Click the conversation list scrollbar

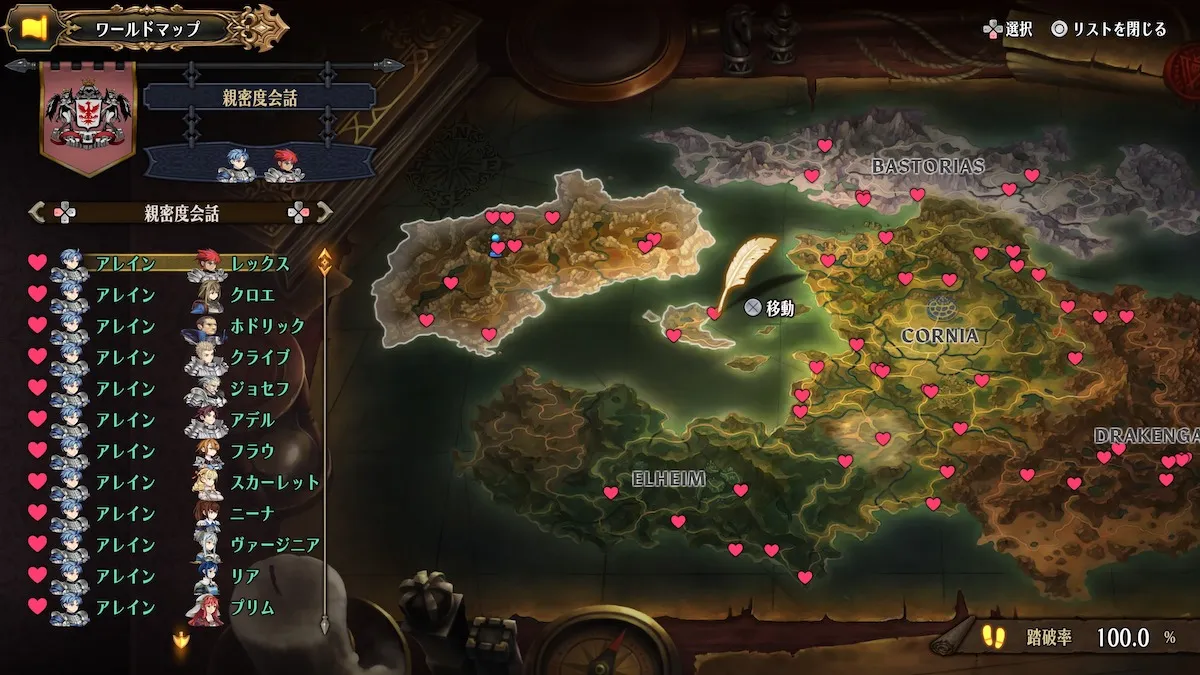point(325,440)
